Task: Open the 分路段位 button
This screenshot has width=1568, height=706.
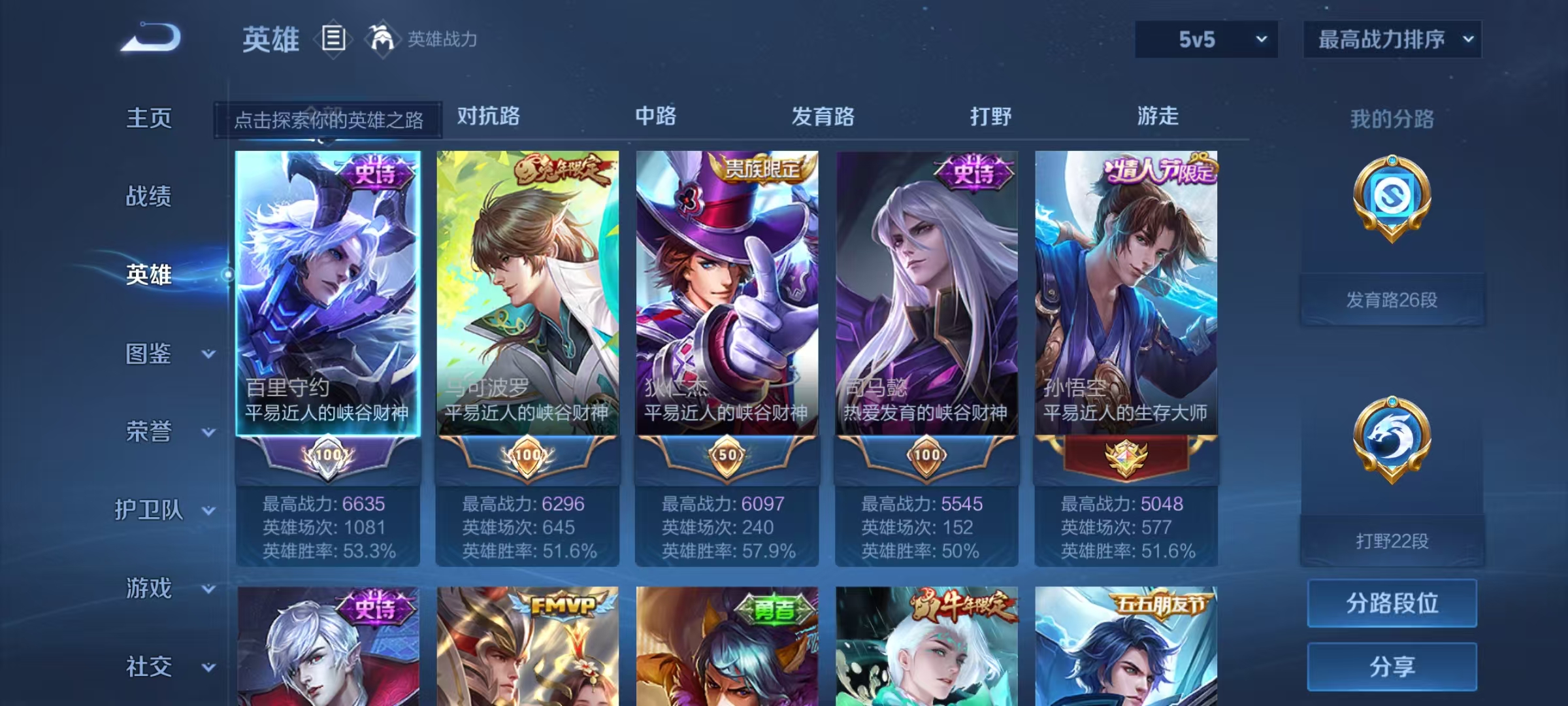Action: pos(1392,603)
